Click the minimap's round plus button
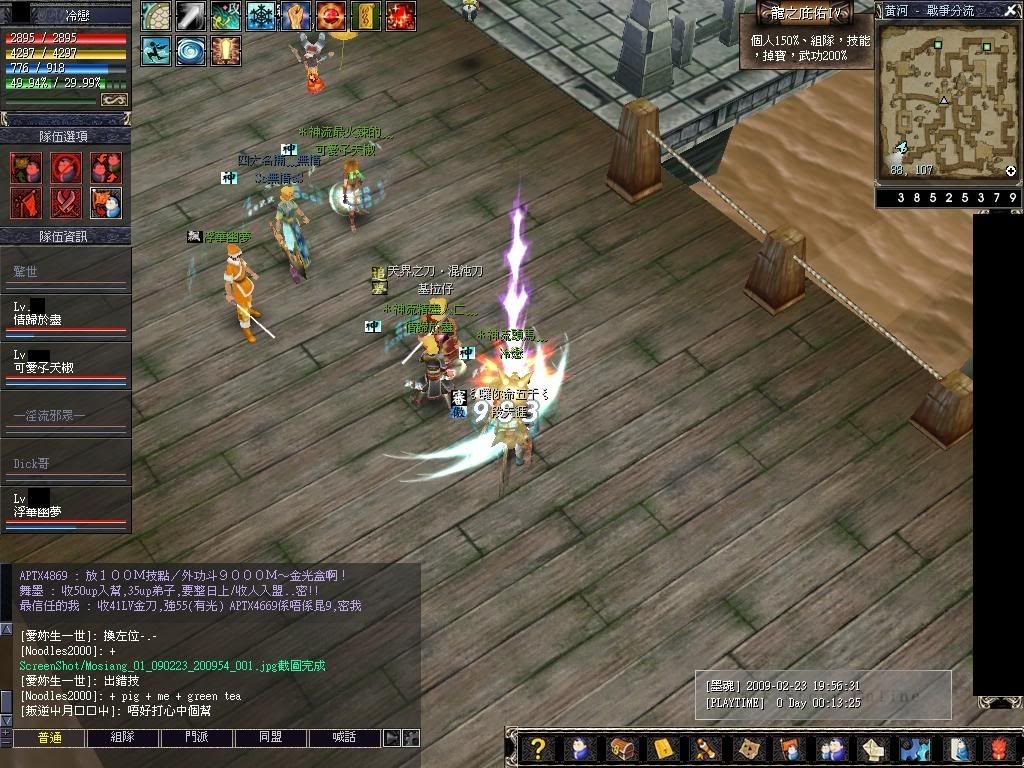This screenshot has width=1024, height=768. pyautogui.click(x=1011, y=171)
